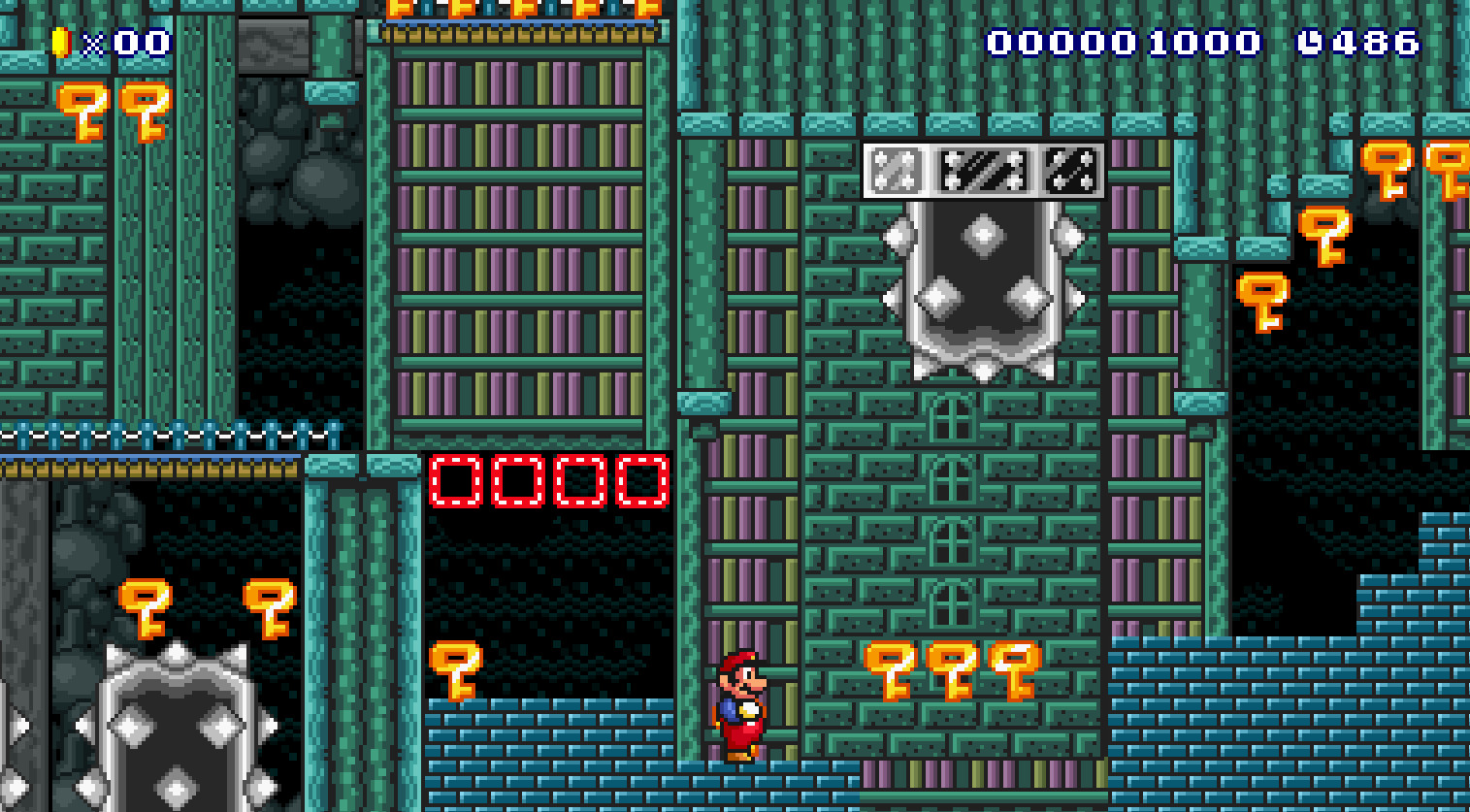
Task: Toggle the first red dotted outline block
Action: click(456, 480)
